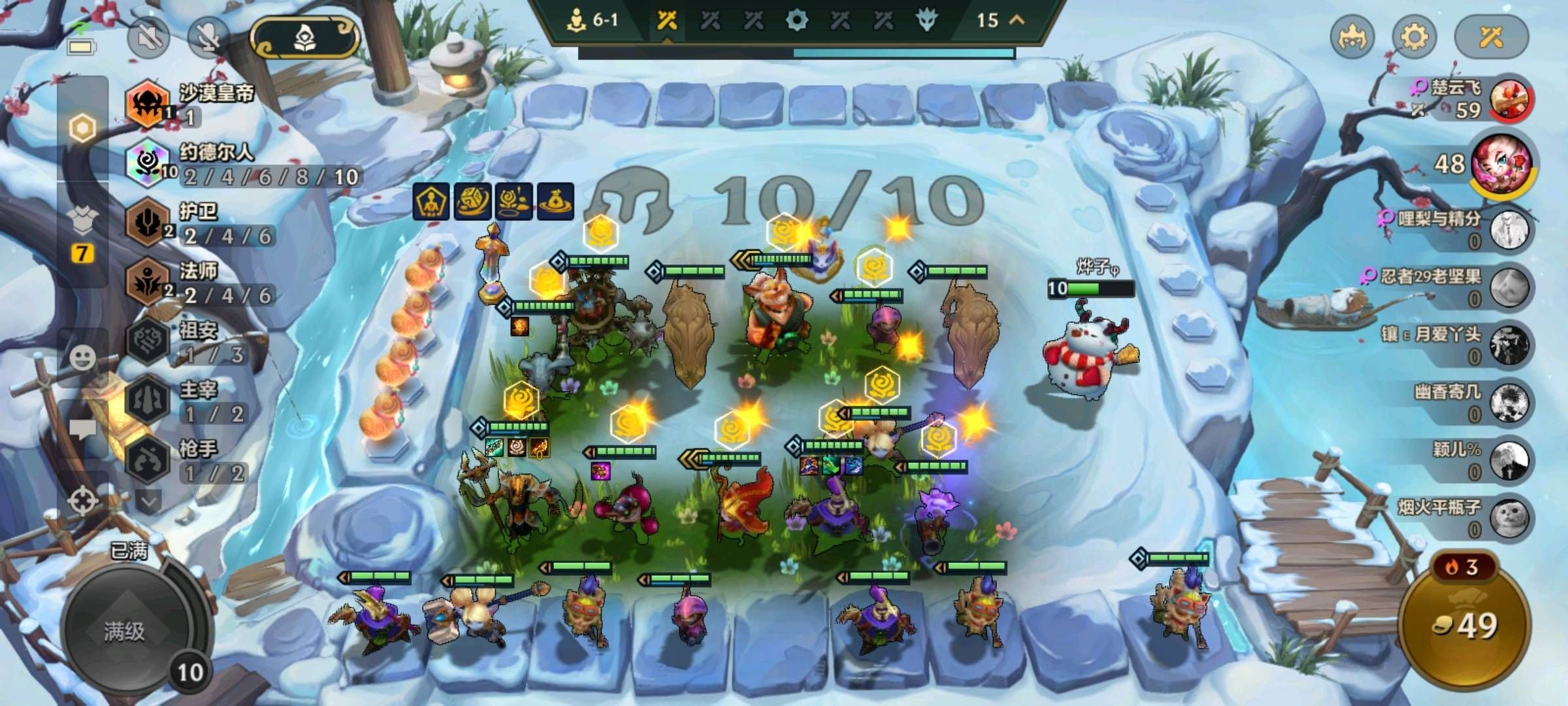Open the 沙漠皇帝 trait details
This screenshot has height=706, width=1568.
click(x=148, y=103)
